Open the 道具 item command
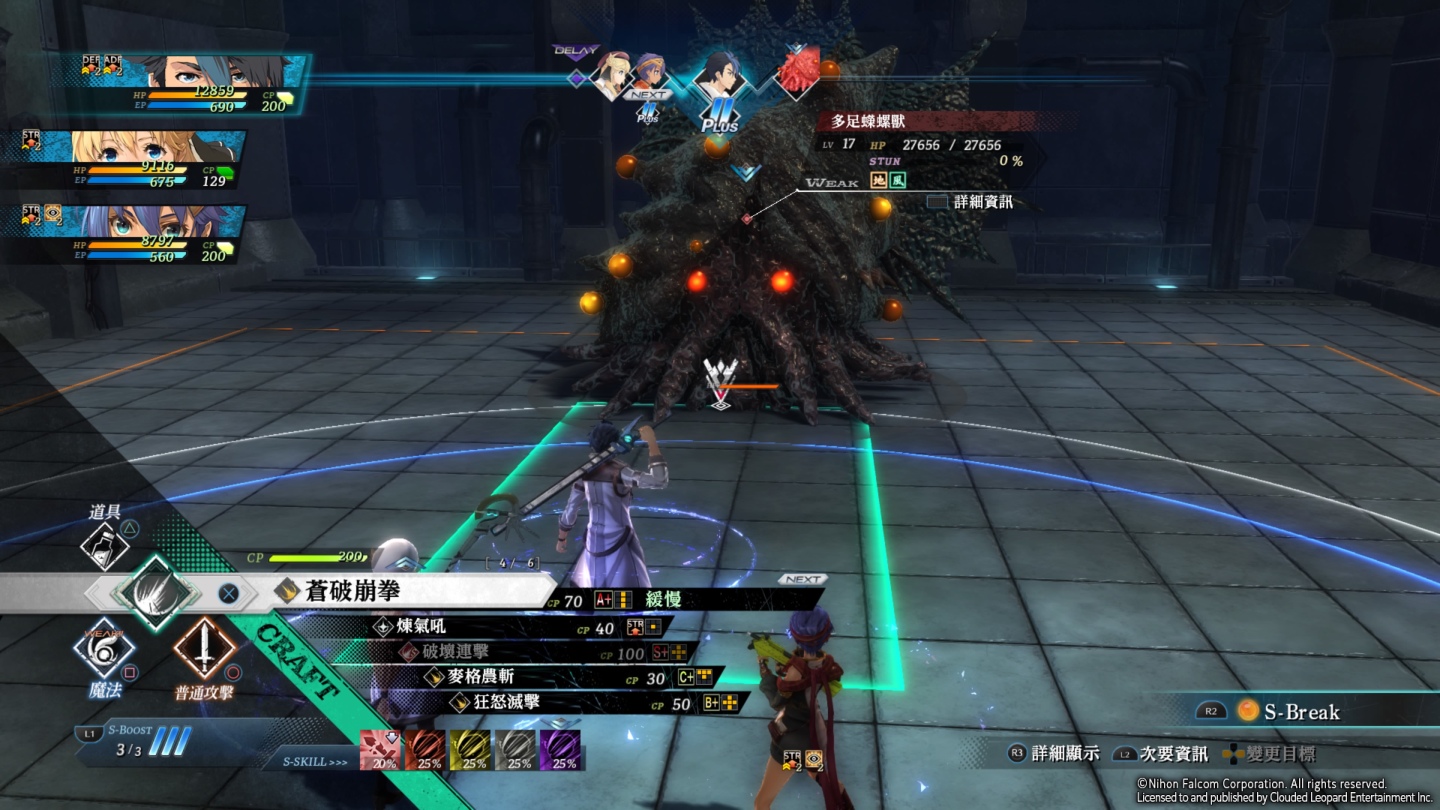 104,545
